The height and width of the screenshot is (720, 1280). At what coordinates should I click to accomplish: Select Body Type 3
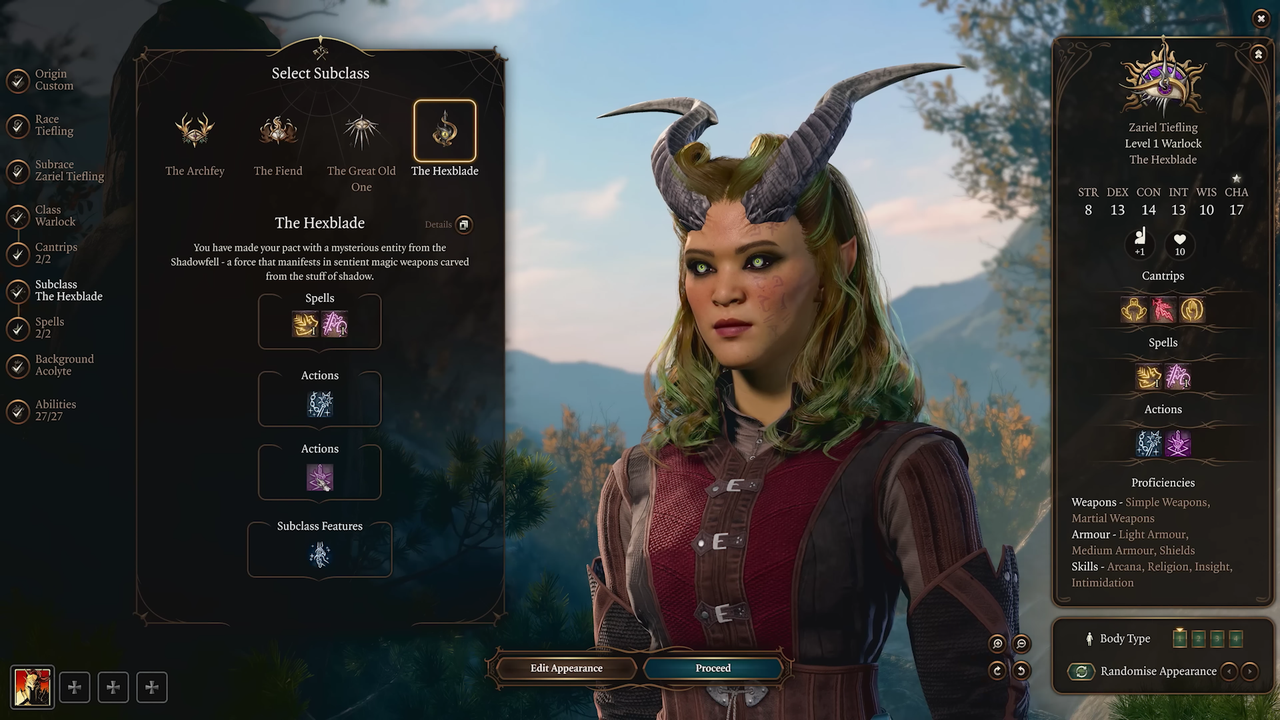(x=1216, y=638)
